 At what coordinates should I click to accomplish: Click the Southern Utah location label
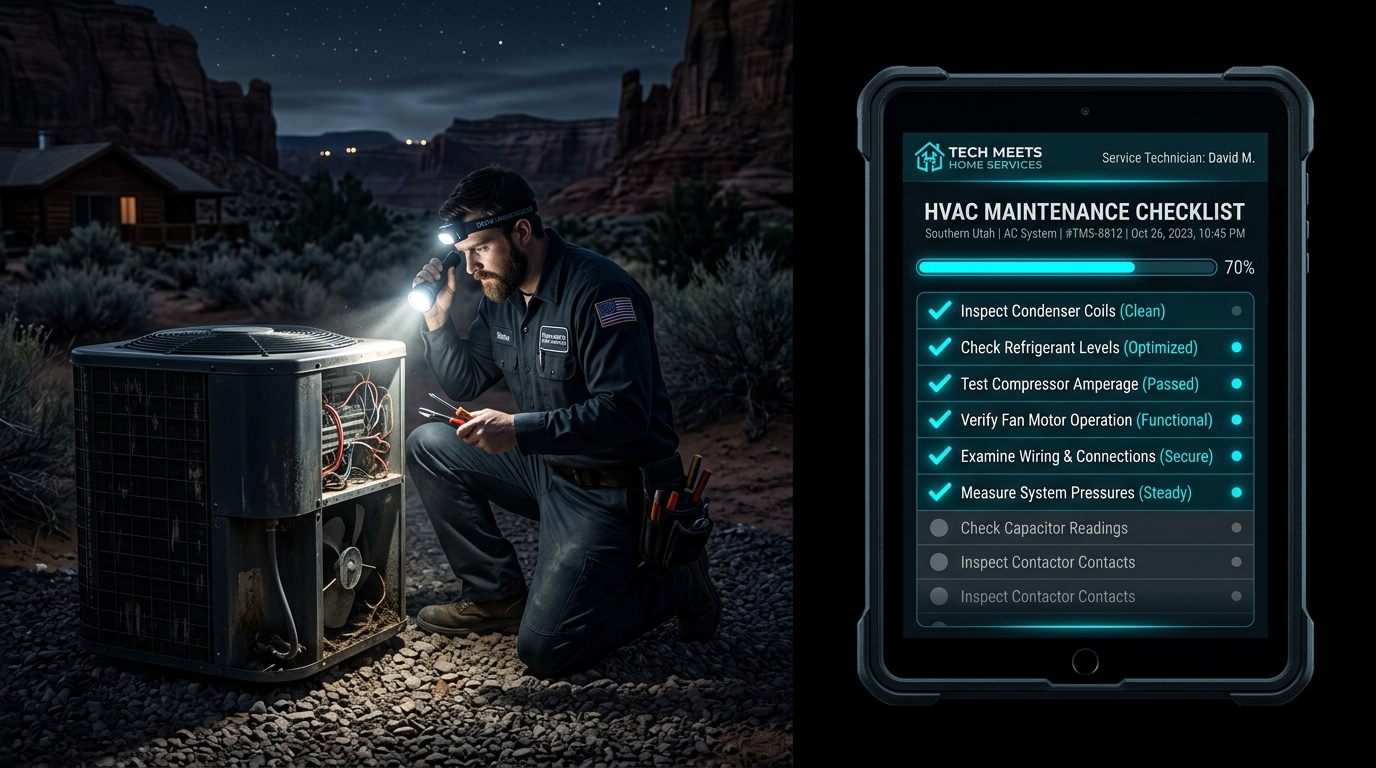point(958,233)
